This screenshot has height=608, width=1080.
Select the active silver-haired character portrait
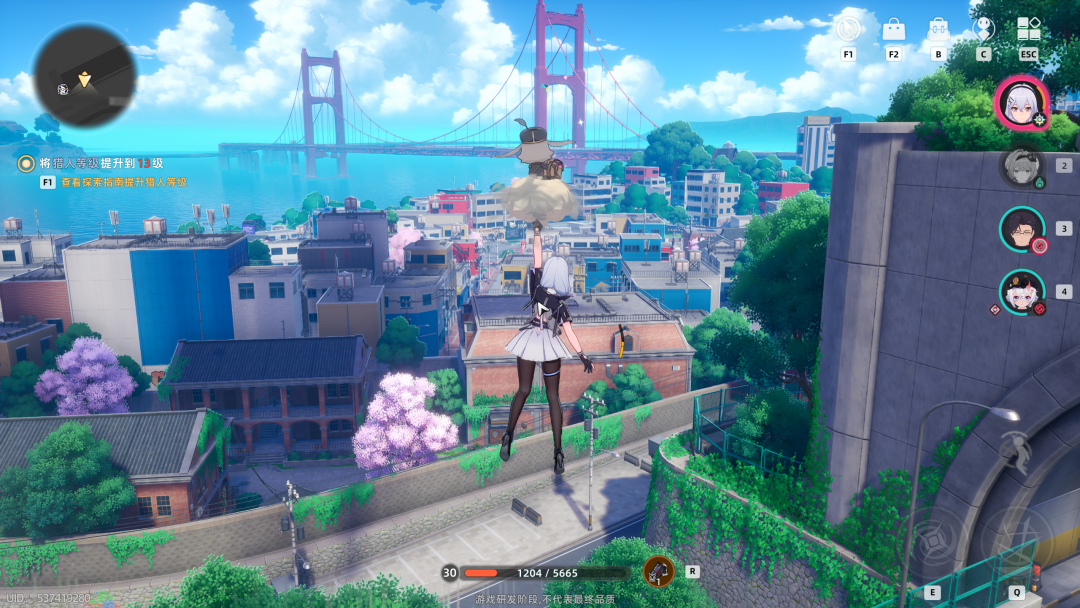pos(1021,103)
